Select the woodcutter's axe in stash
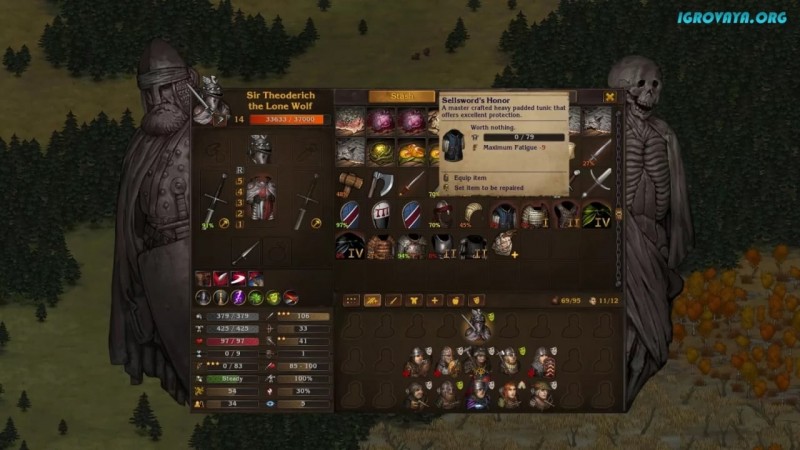800x450 pixels. point(381,183)
